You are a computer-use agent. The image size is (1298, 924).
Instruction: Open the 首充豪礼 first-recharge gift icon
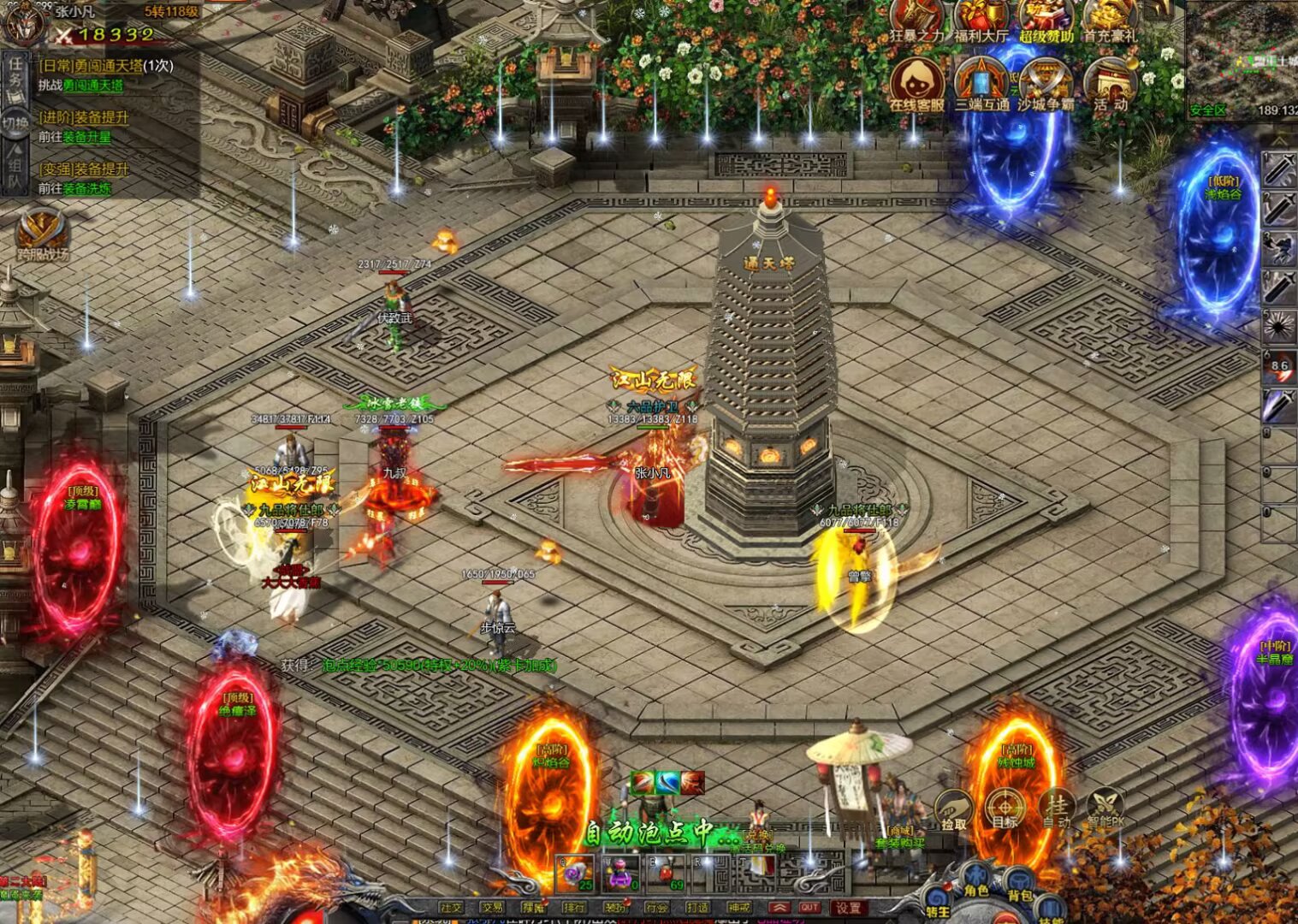[x=1109, y=21]
